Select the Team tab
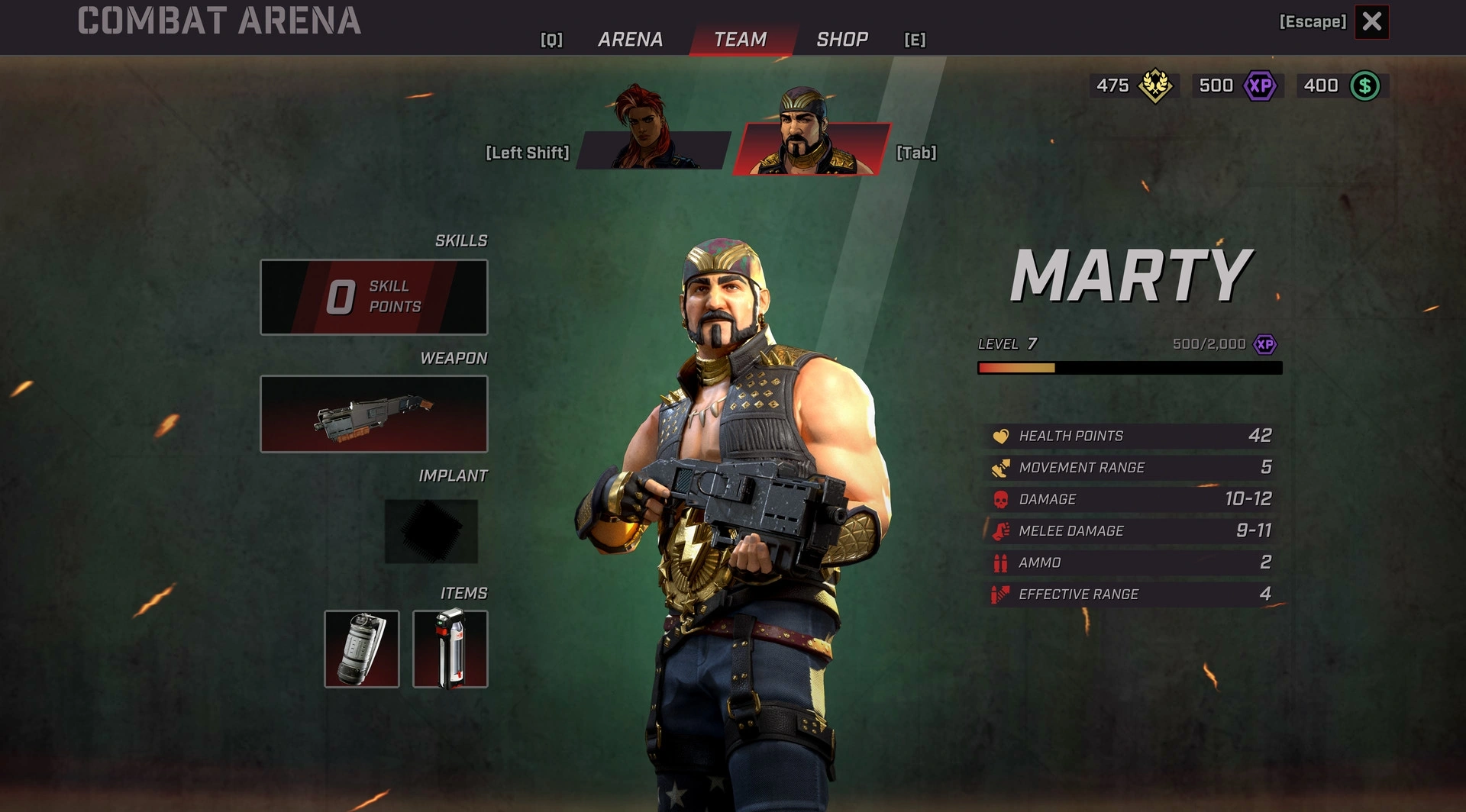 pyautogui.click(x=740, y=40)
